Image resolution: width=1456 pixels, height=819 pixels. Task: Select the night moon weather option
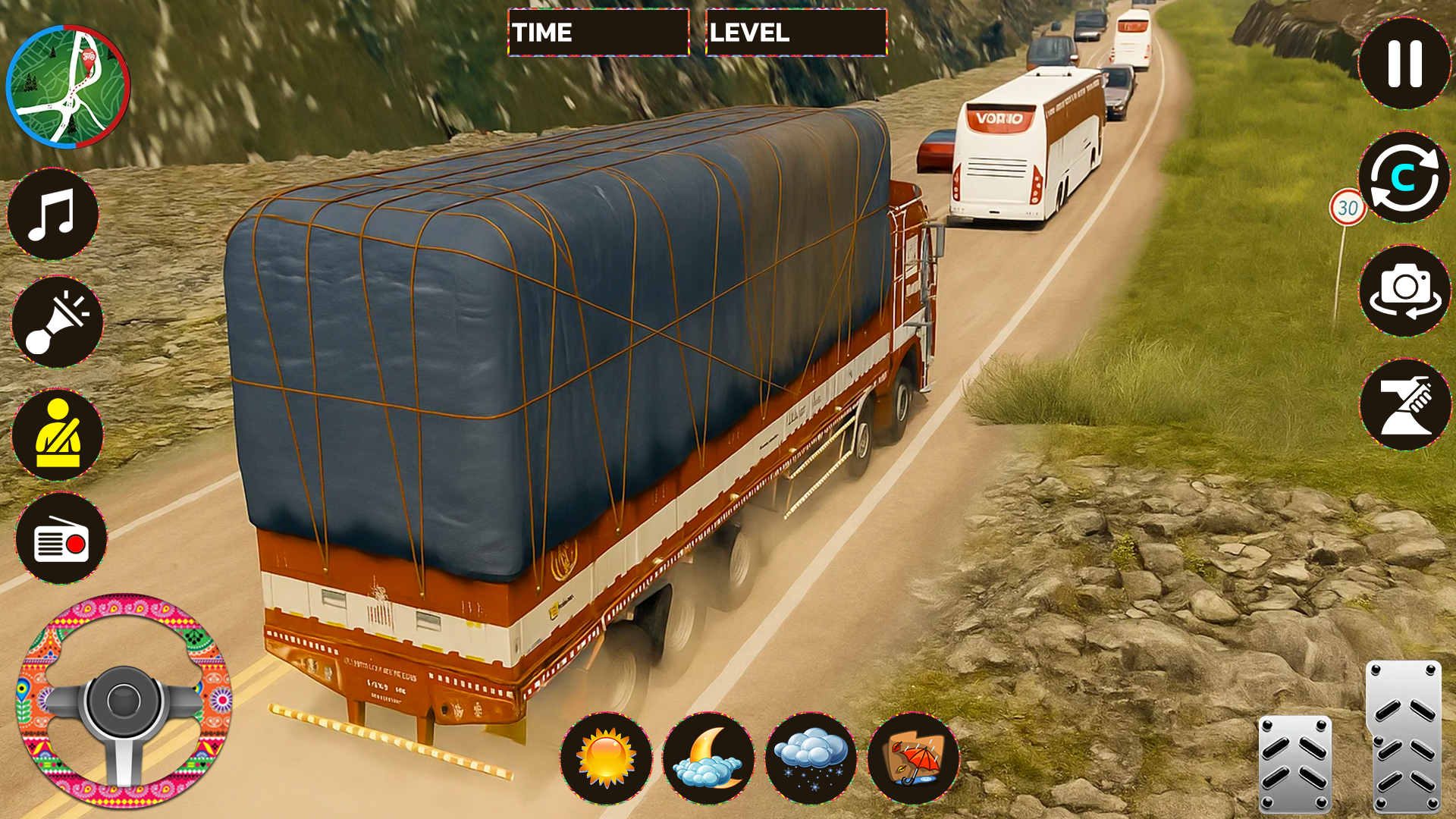tap(708, 758)
